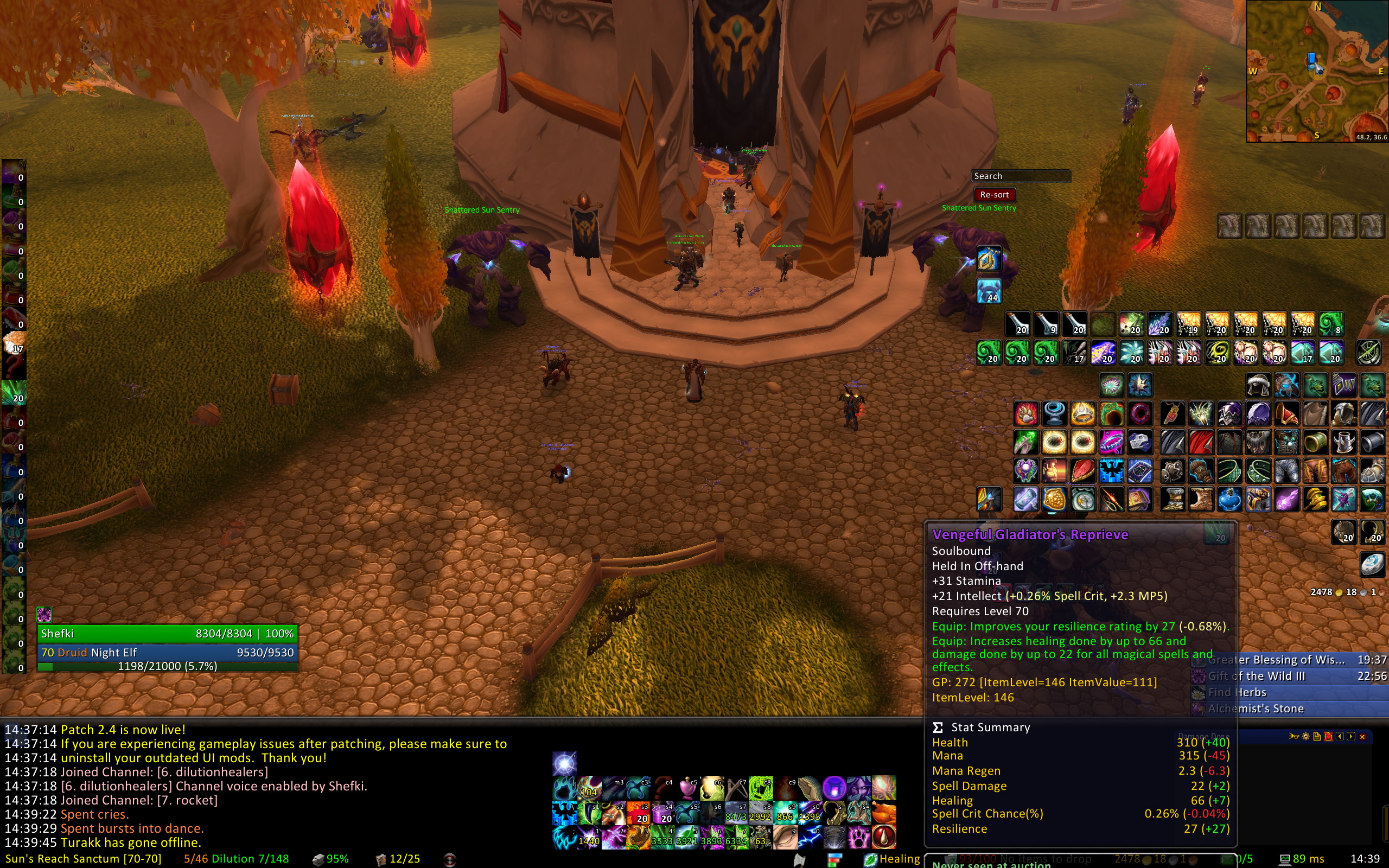Image resolution: width=1389 pixels, height=868 pixels.
Task: Click the Dilution guild info text
Action: coord(236,859)
